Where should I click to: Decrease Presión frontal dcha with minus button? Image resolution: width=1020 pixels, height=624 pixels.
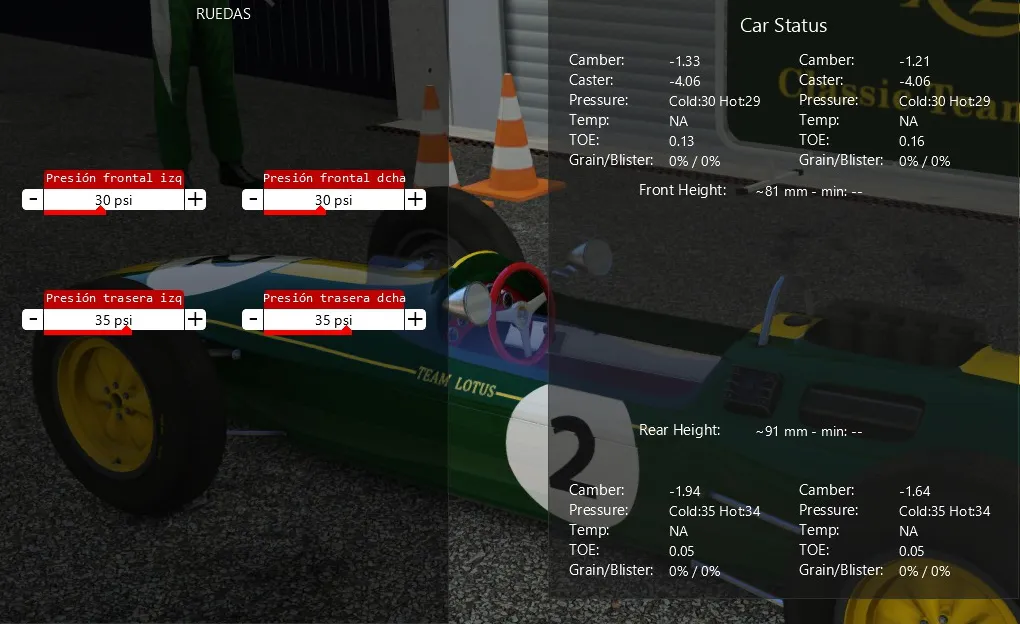253,200
